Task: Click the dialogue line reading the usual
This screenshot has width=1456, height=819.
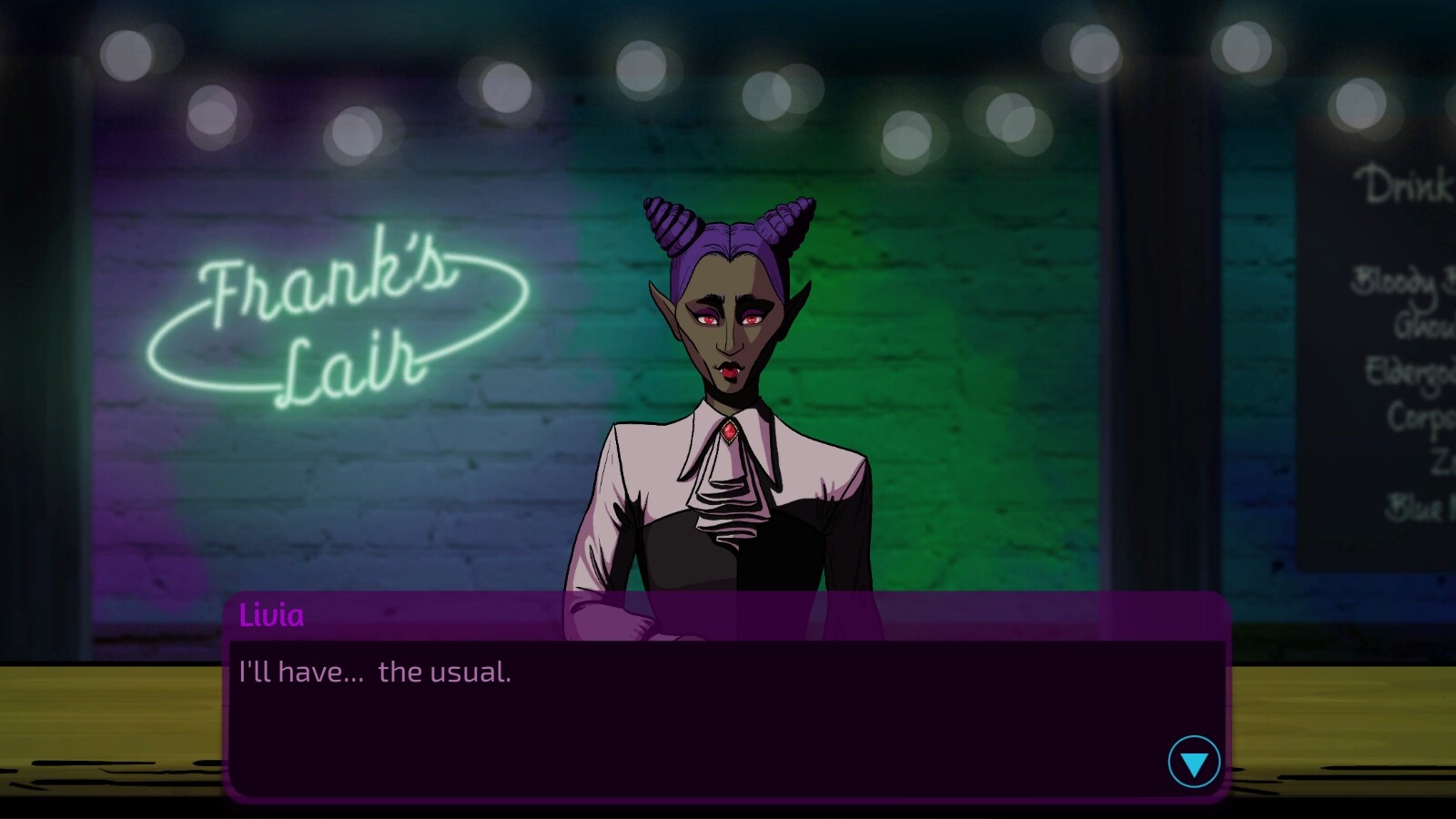Action: coord(374,672)
